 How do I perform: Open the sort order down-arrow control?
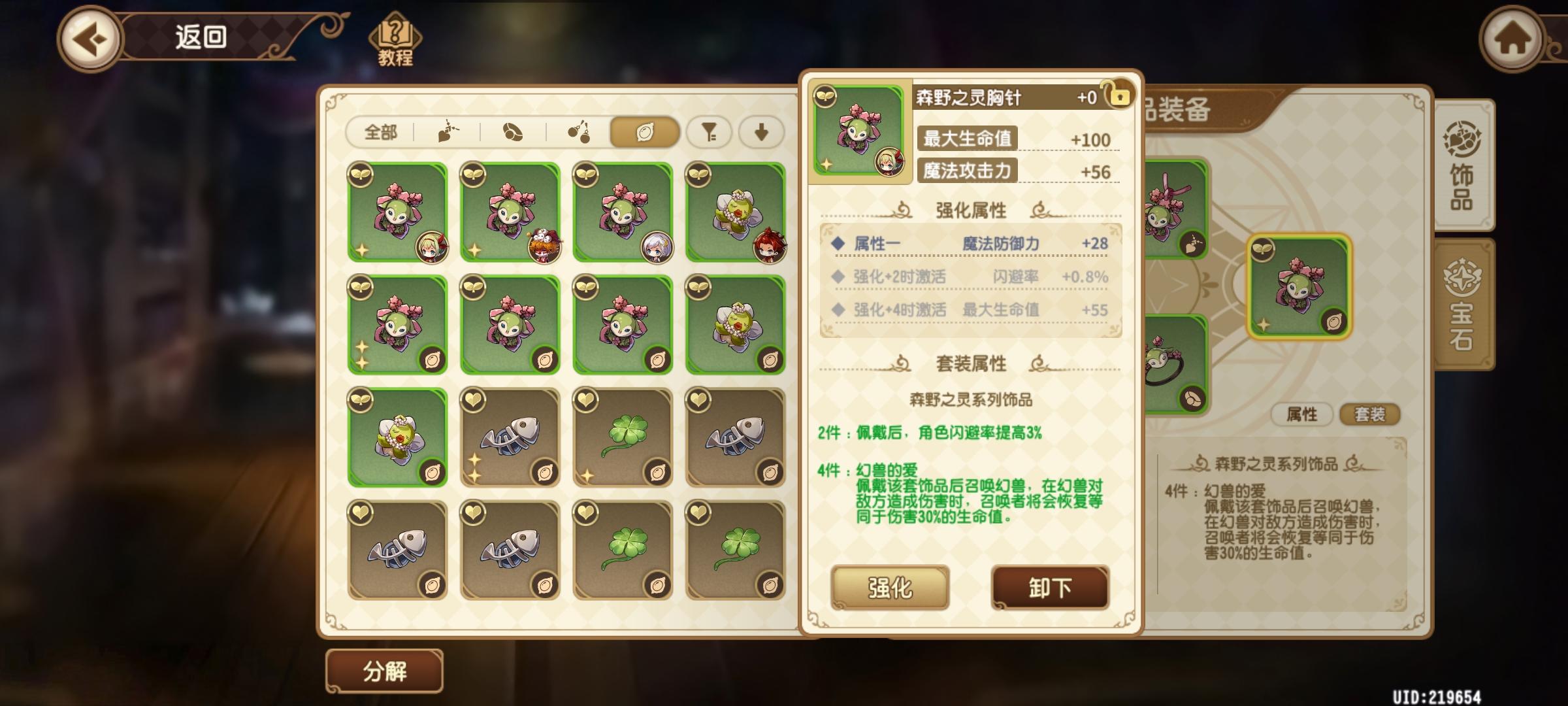click(760, 133)
